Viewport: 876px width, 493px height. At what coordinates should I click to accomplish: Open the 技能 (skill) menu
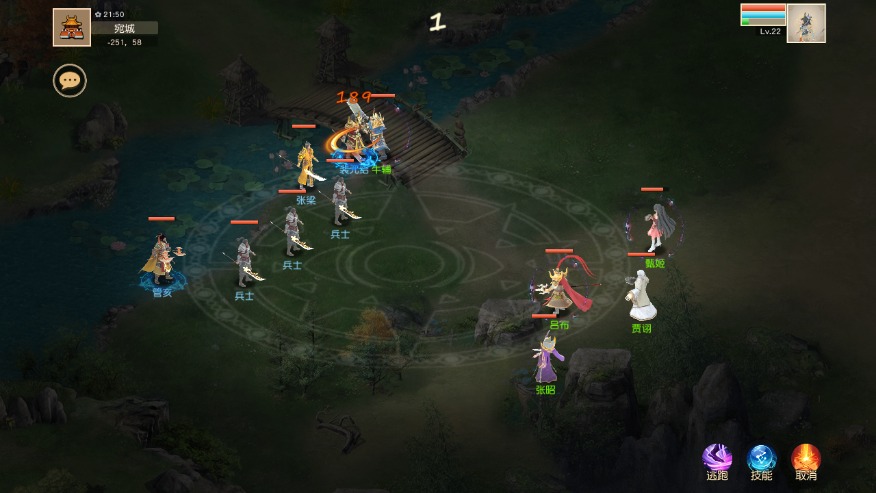[x=761, y=459]
